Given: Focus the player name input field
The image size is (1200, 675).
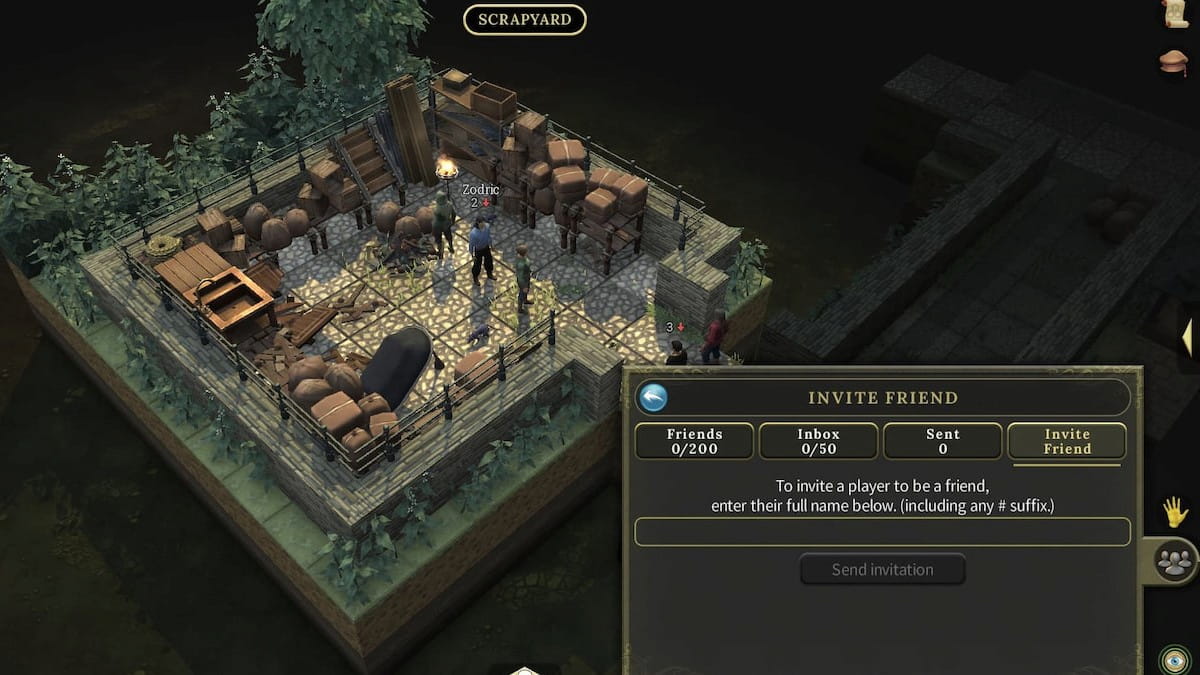Looking at the screenshot, I should tap(882, 532).
